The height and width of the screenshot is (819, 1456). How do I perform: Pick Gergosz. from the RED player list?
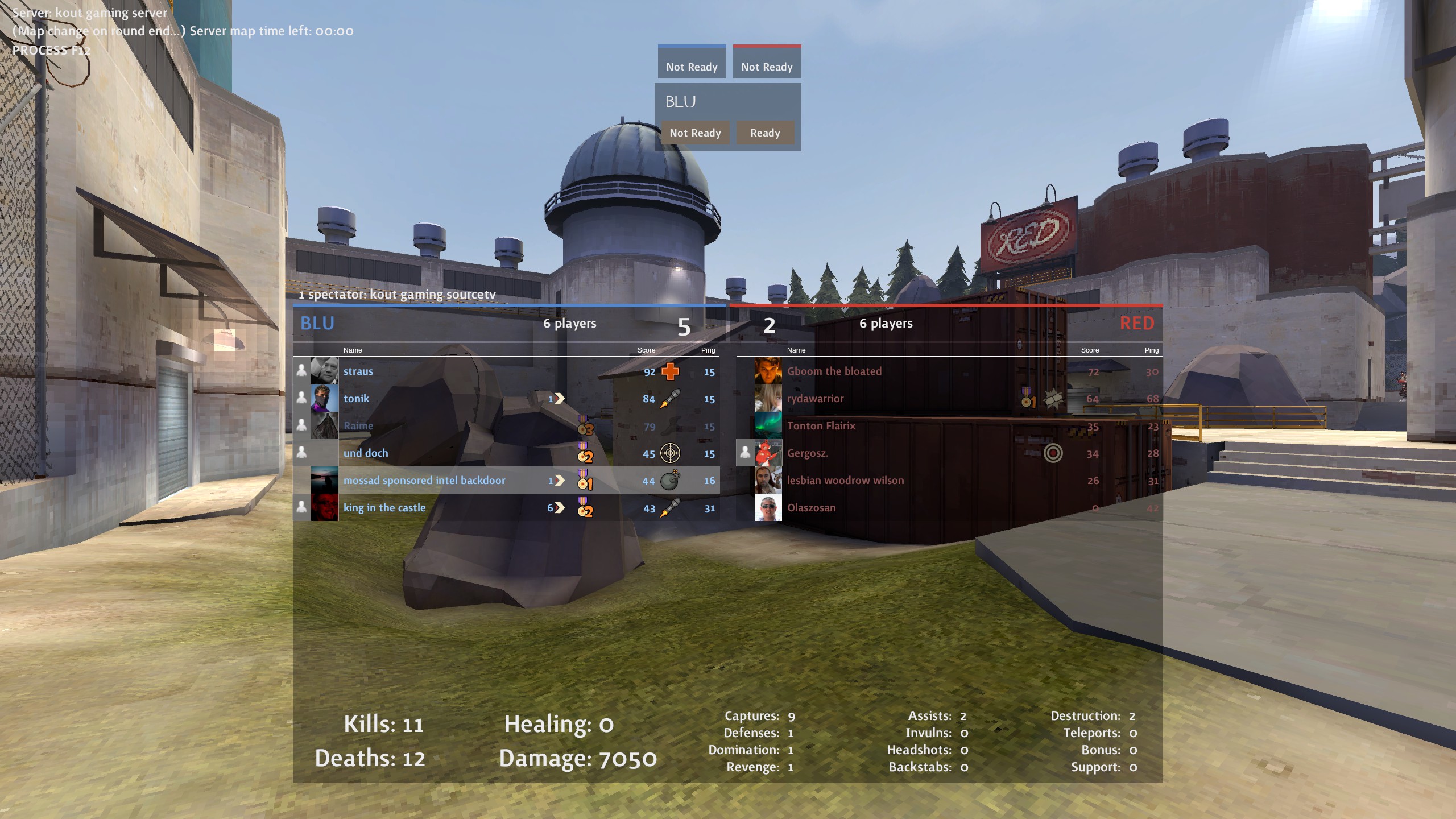(807, 453)
